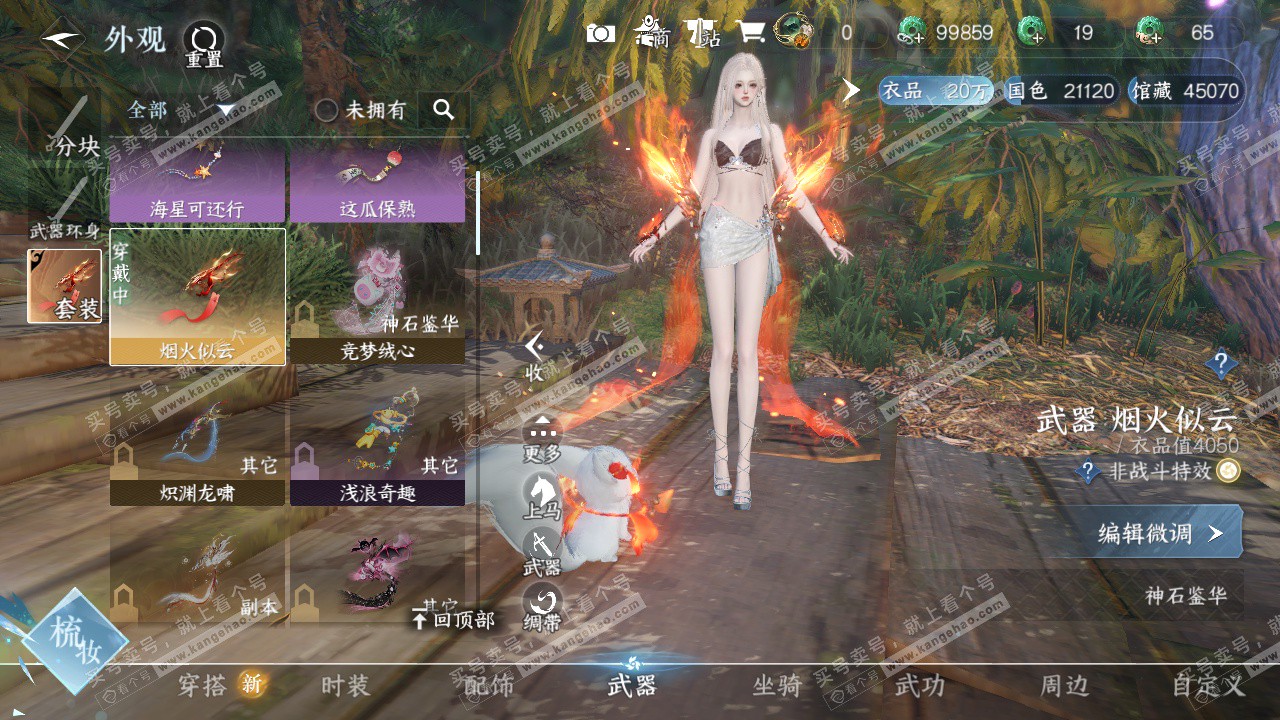Go back with the top-left arrow
Screen dimensions: 1280x720
click(x=62, y=40)
